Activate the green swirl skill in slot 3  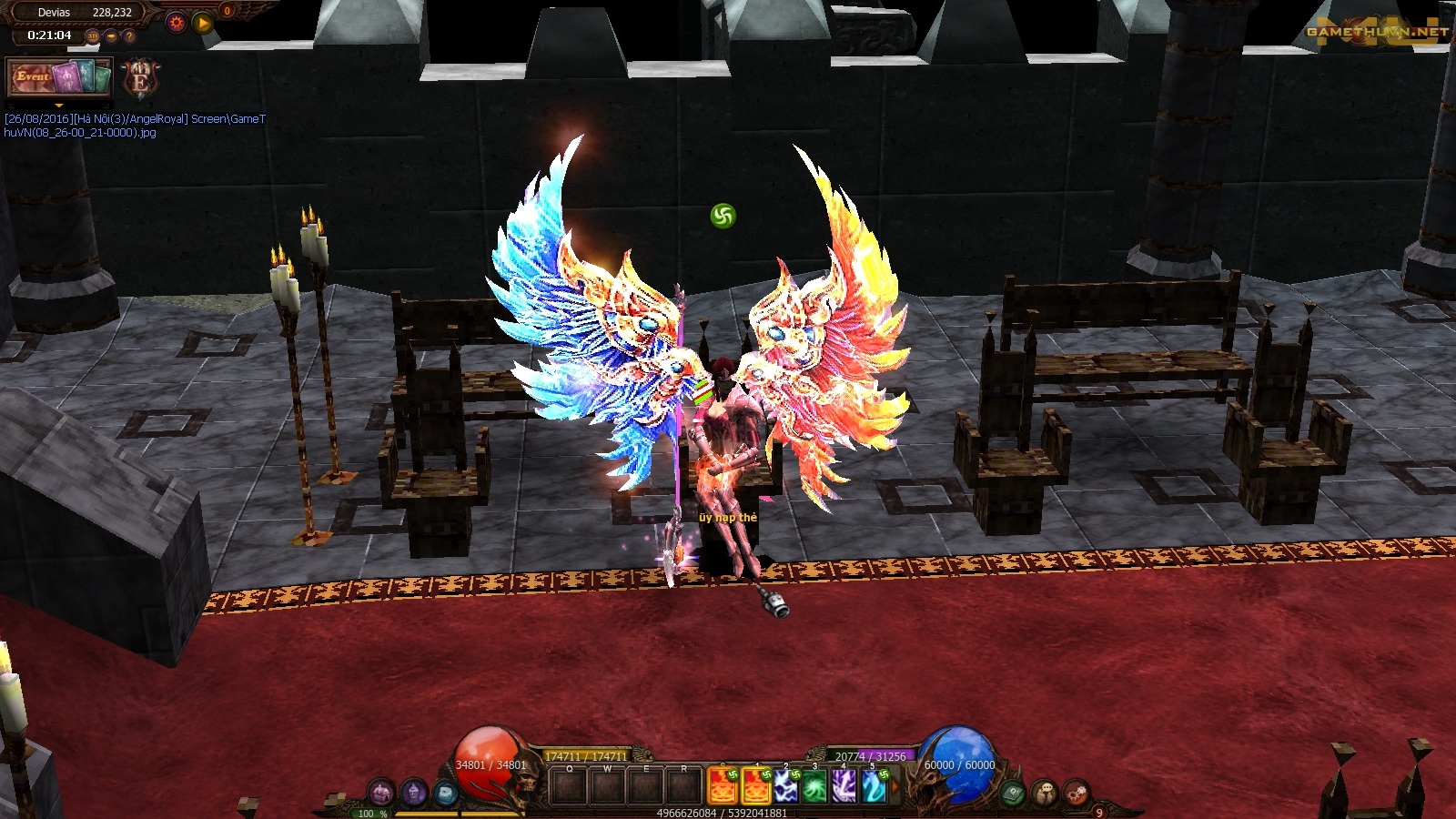pyautogui.click(x=814, y=787)
